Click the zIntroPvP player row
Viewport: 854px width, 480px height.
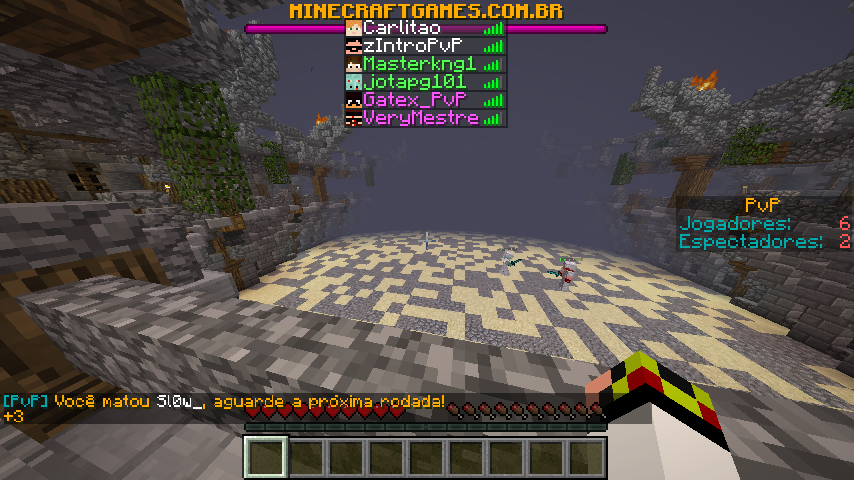pos(425,46)
